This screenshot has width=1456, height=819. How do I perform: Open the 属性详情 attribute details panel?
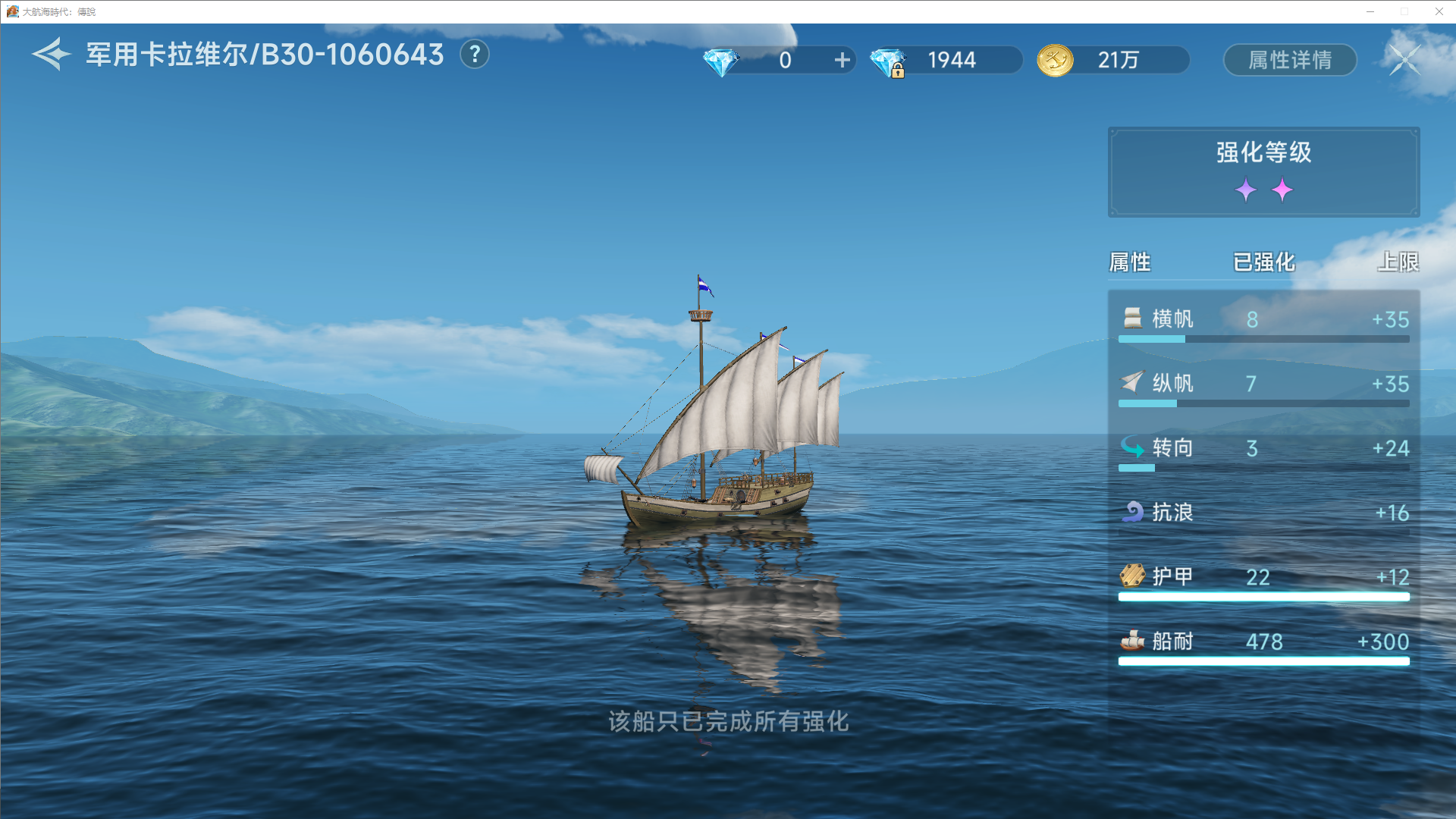pyautogui.click(x=1289, y=60)
